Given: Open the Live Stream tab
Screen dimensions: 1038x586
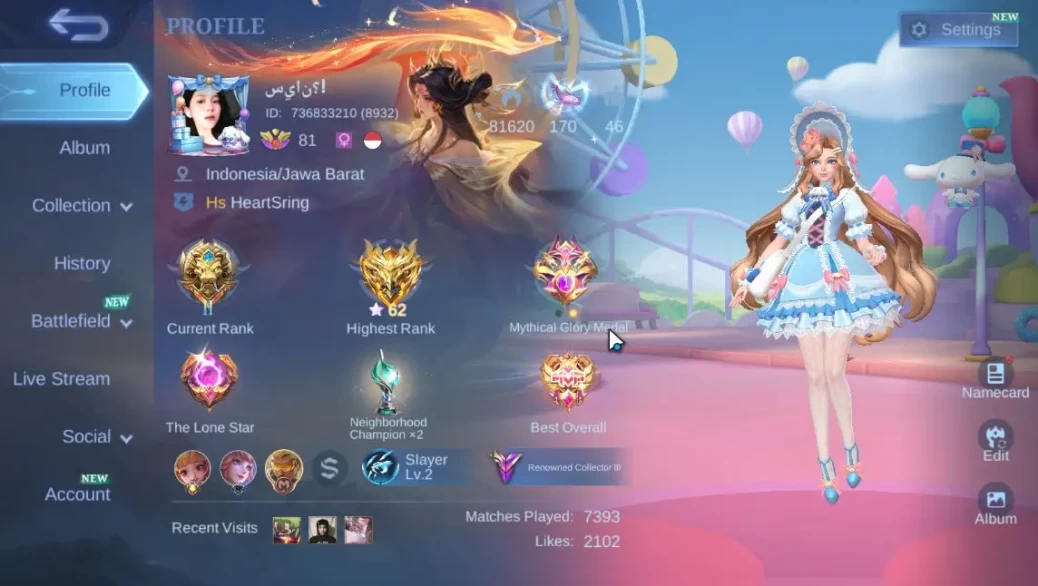Looking at the screenshot, I should tap(61, 379).
